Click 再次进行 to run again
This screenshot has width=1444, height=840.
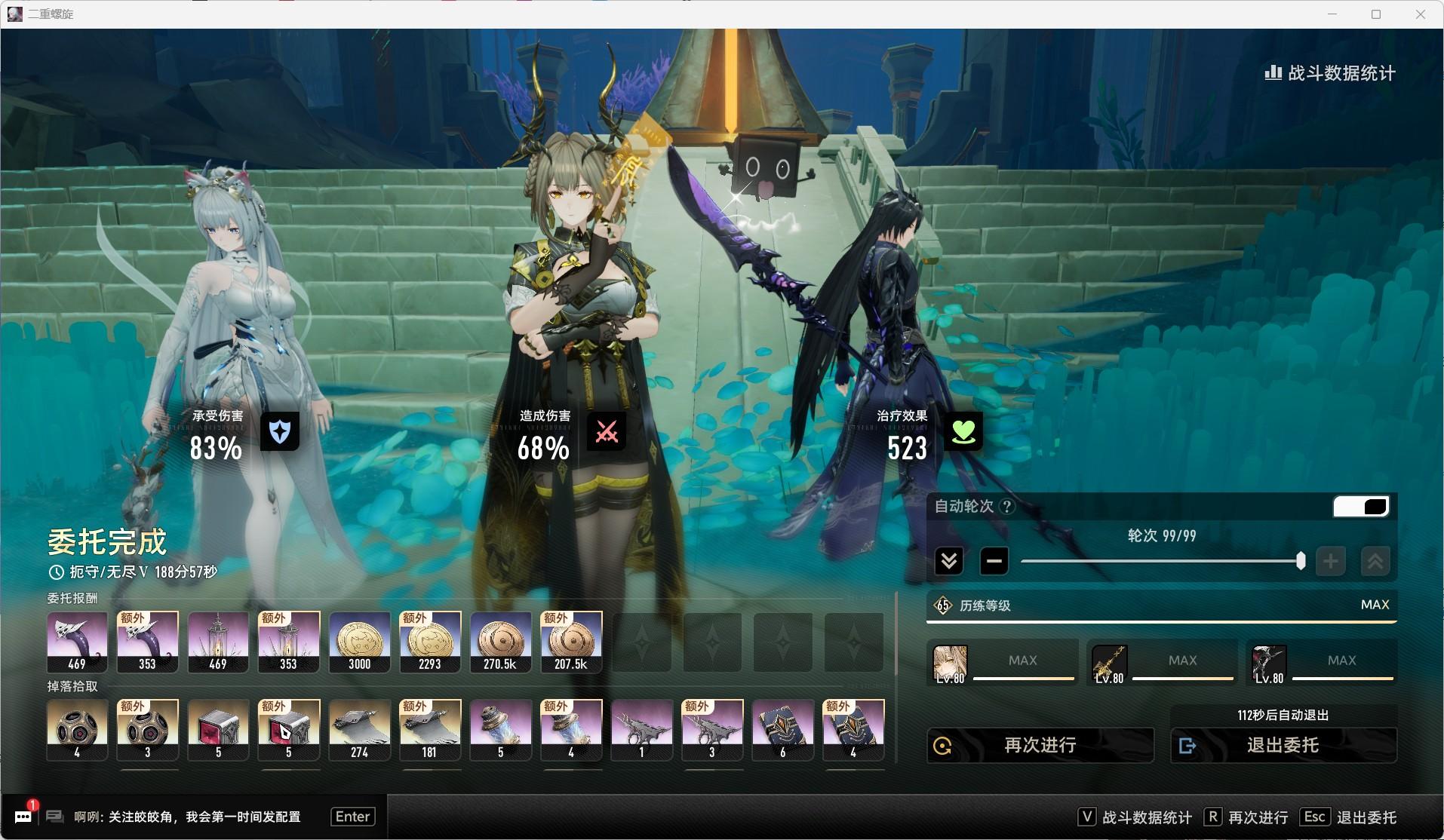coord(1040,745)
